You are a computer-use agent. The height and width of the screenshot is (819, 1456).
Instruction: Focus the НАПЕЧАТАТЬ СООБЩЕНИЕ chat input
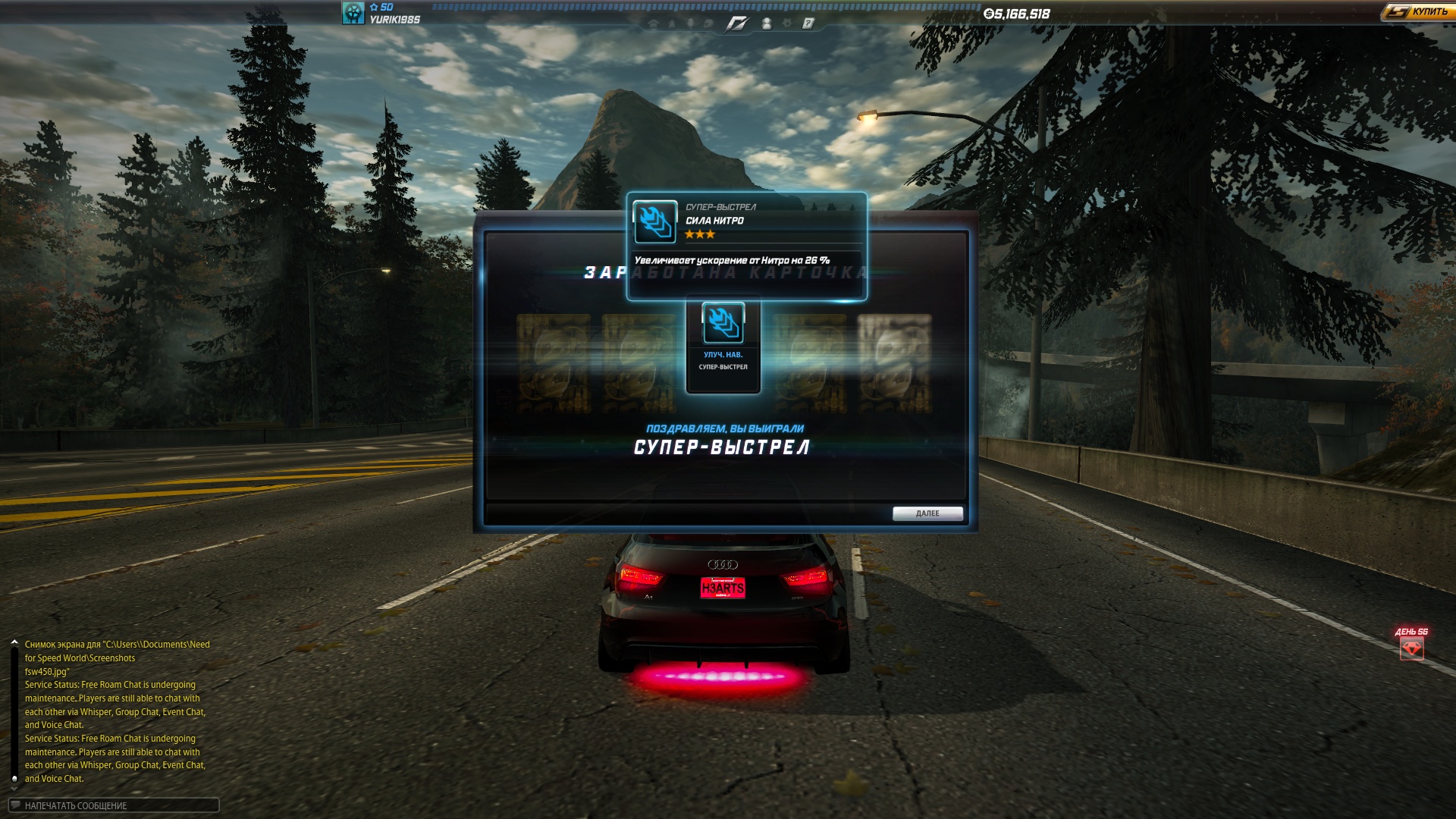(x=114, y=805)
